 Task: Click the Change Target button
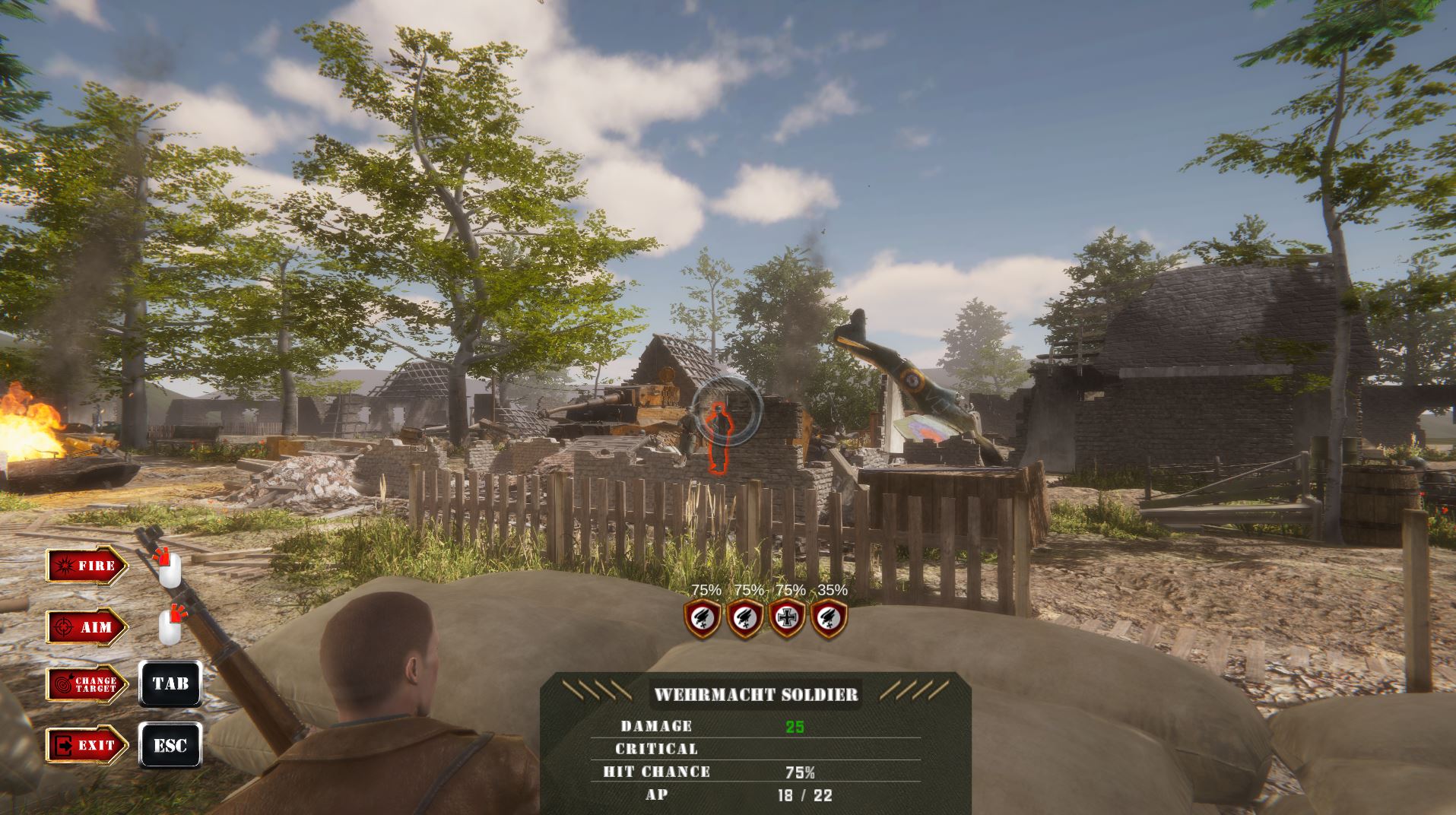coord(86,683)
